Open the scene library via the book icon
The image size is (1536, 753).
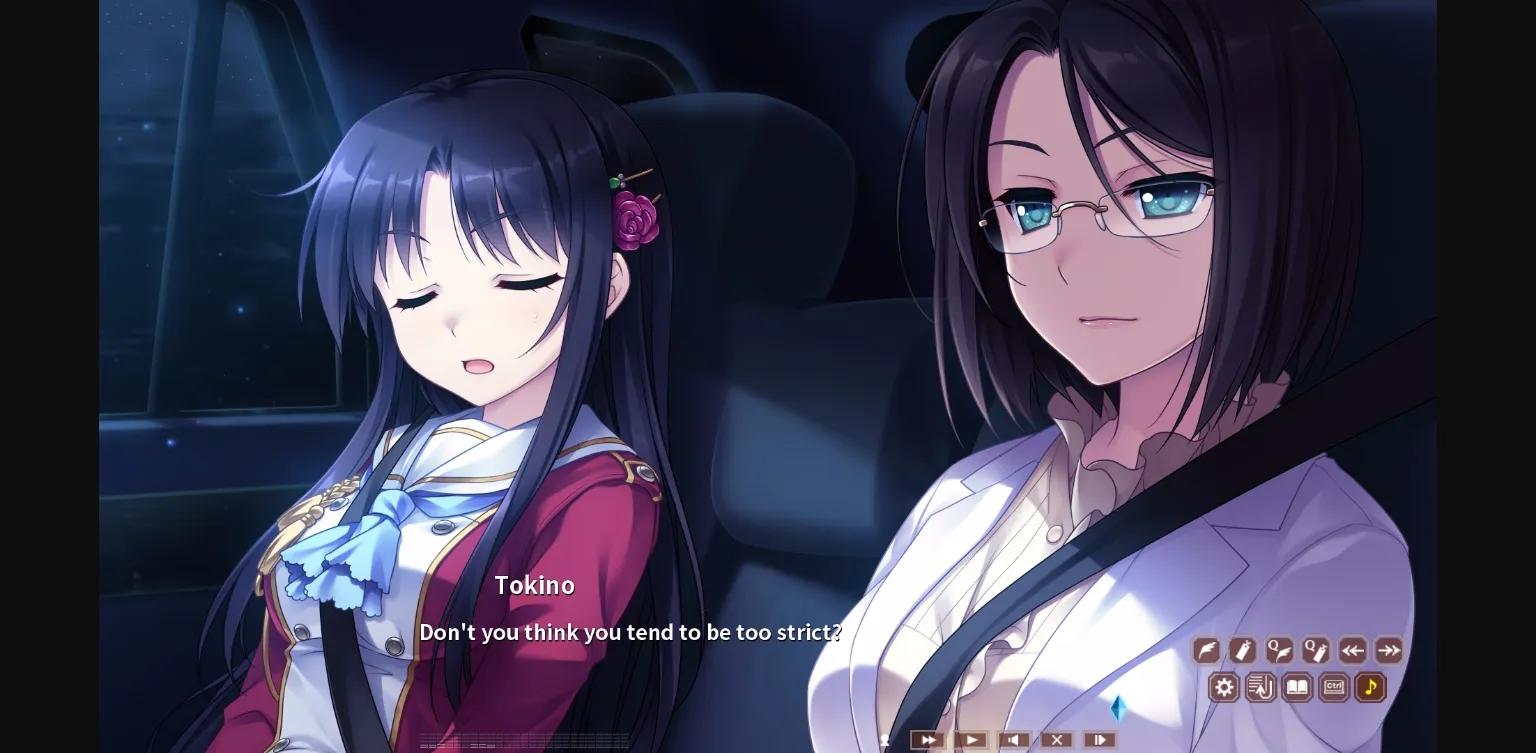coord(1296,687)
